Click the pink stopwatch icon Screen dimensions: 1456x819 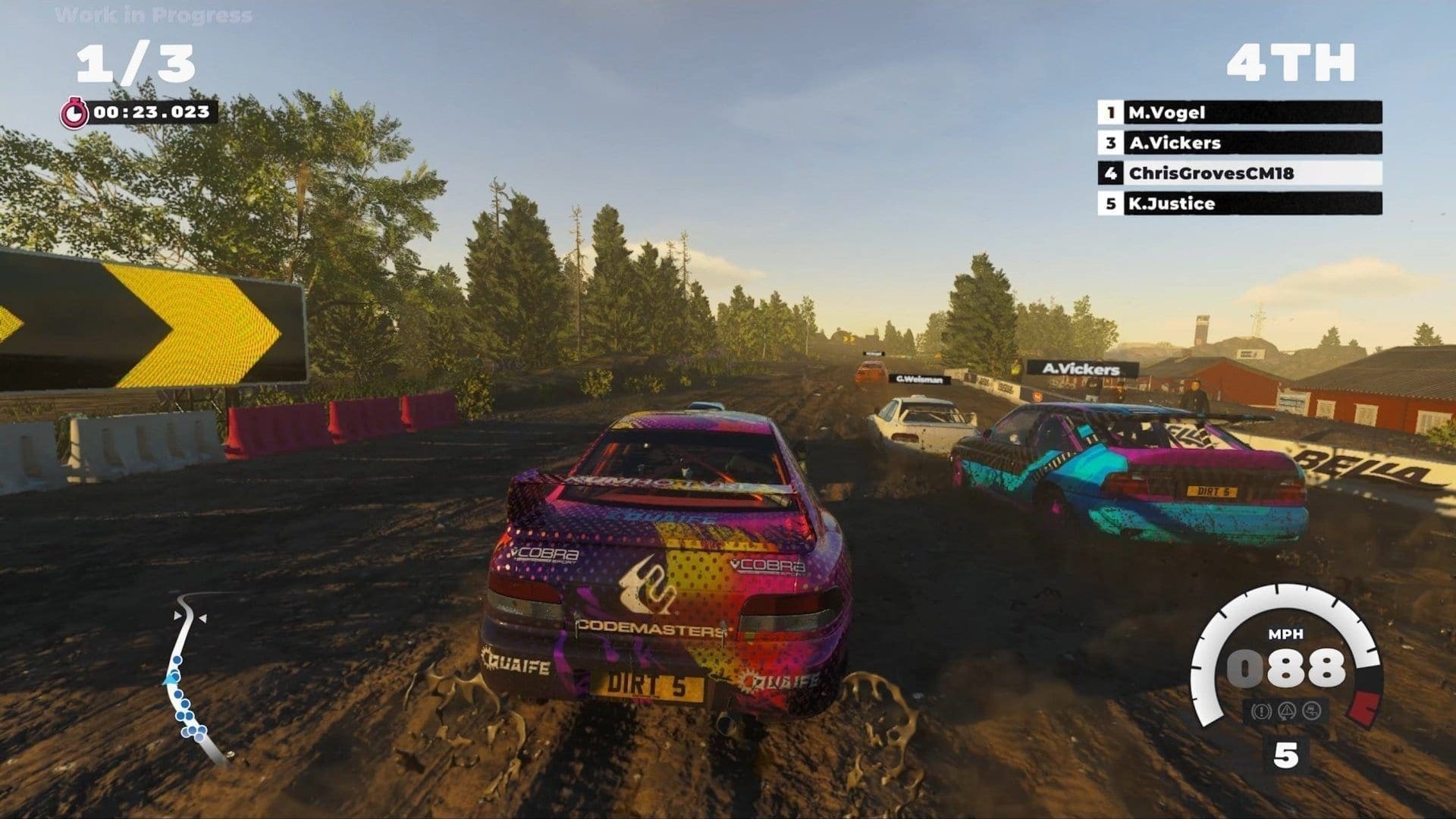tap(74, 113)
